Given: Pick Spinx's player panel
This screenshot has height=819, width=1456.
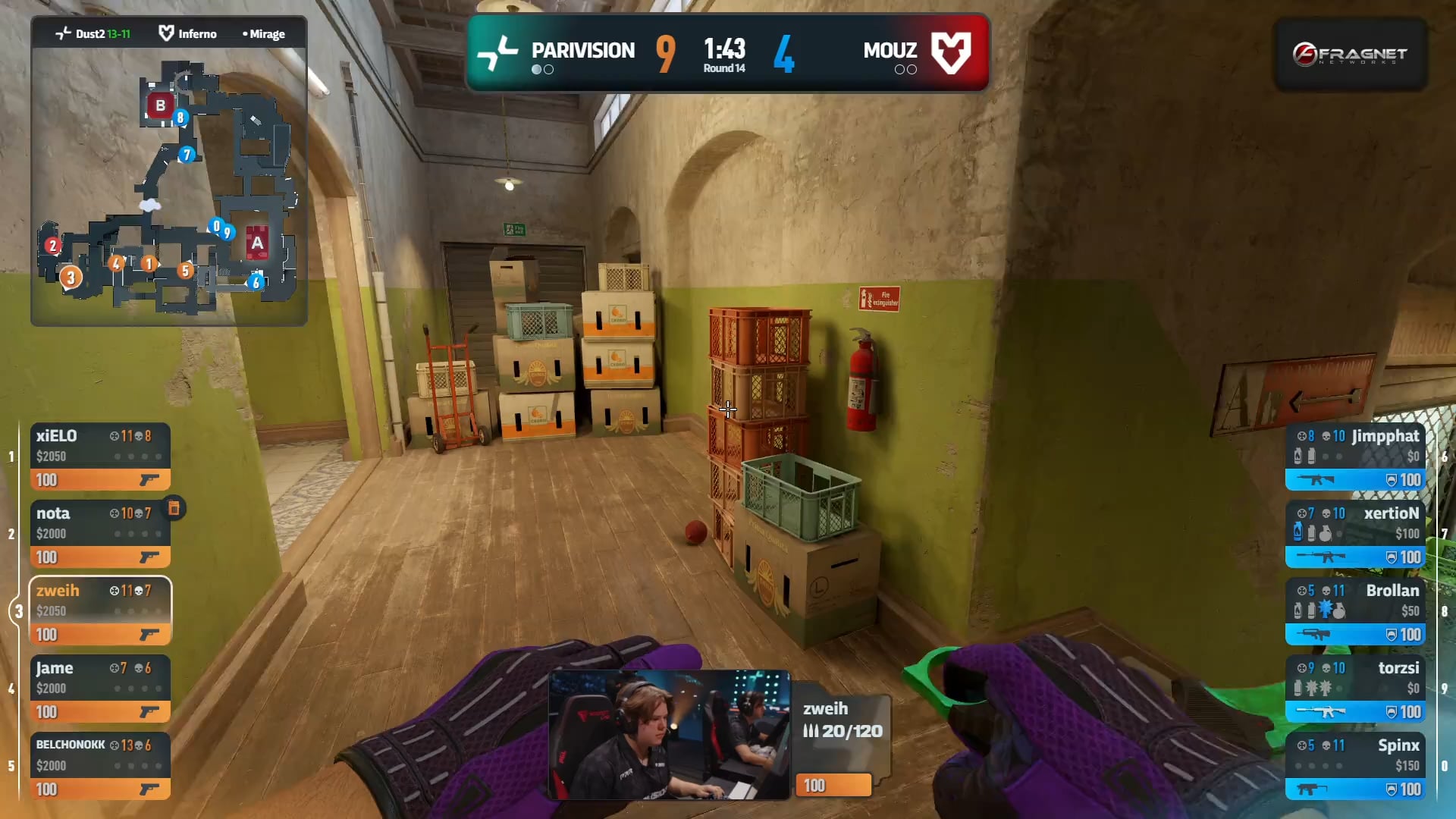Looking at the screenshot, I should click(1355, 766).
